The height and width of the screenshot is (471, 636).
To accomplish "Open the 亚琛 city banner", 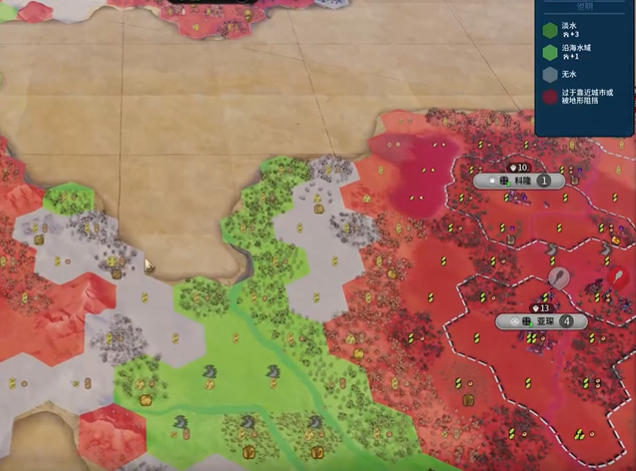I will pyautogui.click(x=546, y=321).
